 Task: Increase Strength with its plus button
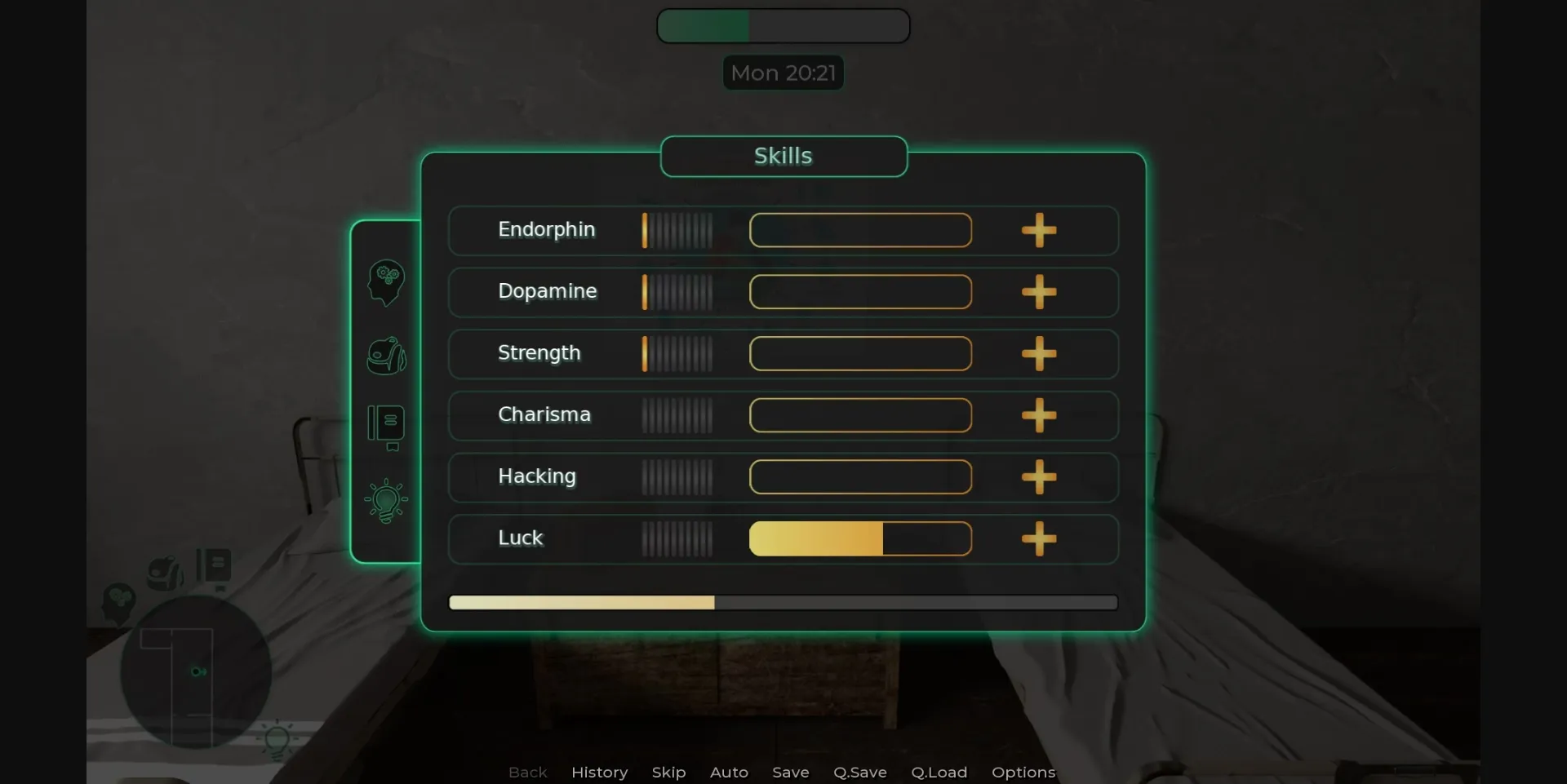point(1040,353)
